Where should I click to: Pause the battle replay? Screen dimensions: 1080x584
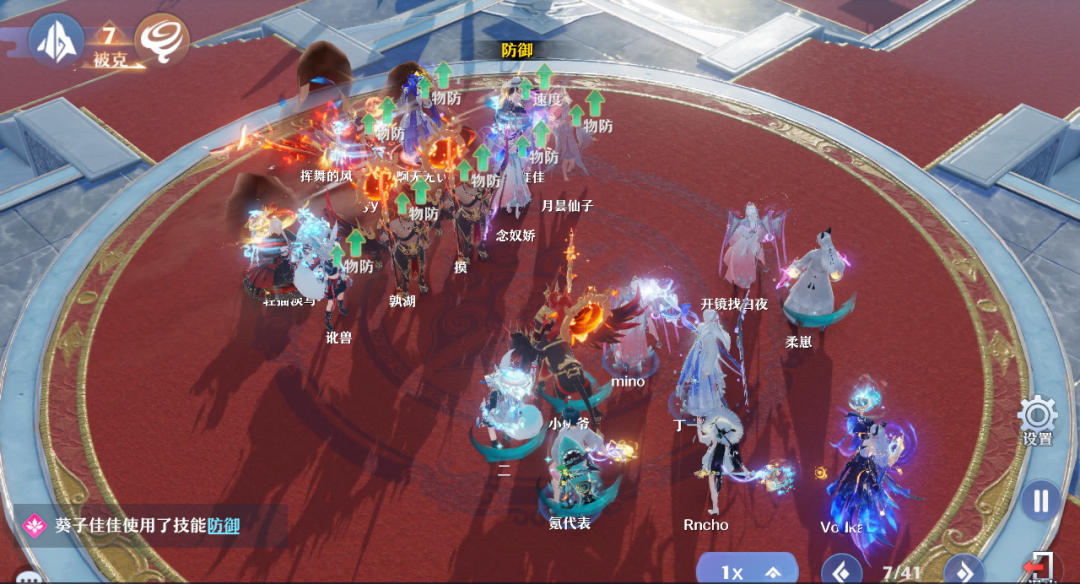point(1040,500)
